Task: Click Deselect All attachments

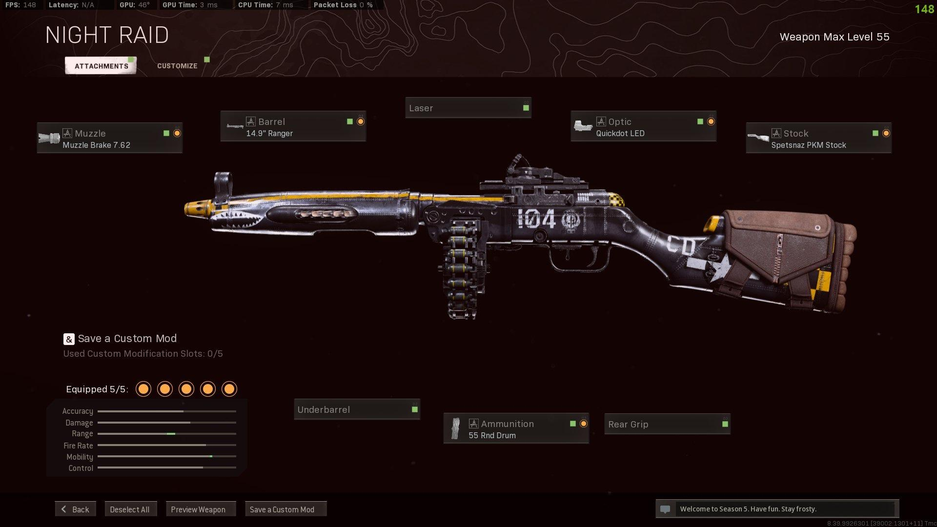Action: pyautogui.click(x=130, y=509)
